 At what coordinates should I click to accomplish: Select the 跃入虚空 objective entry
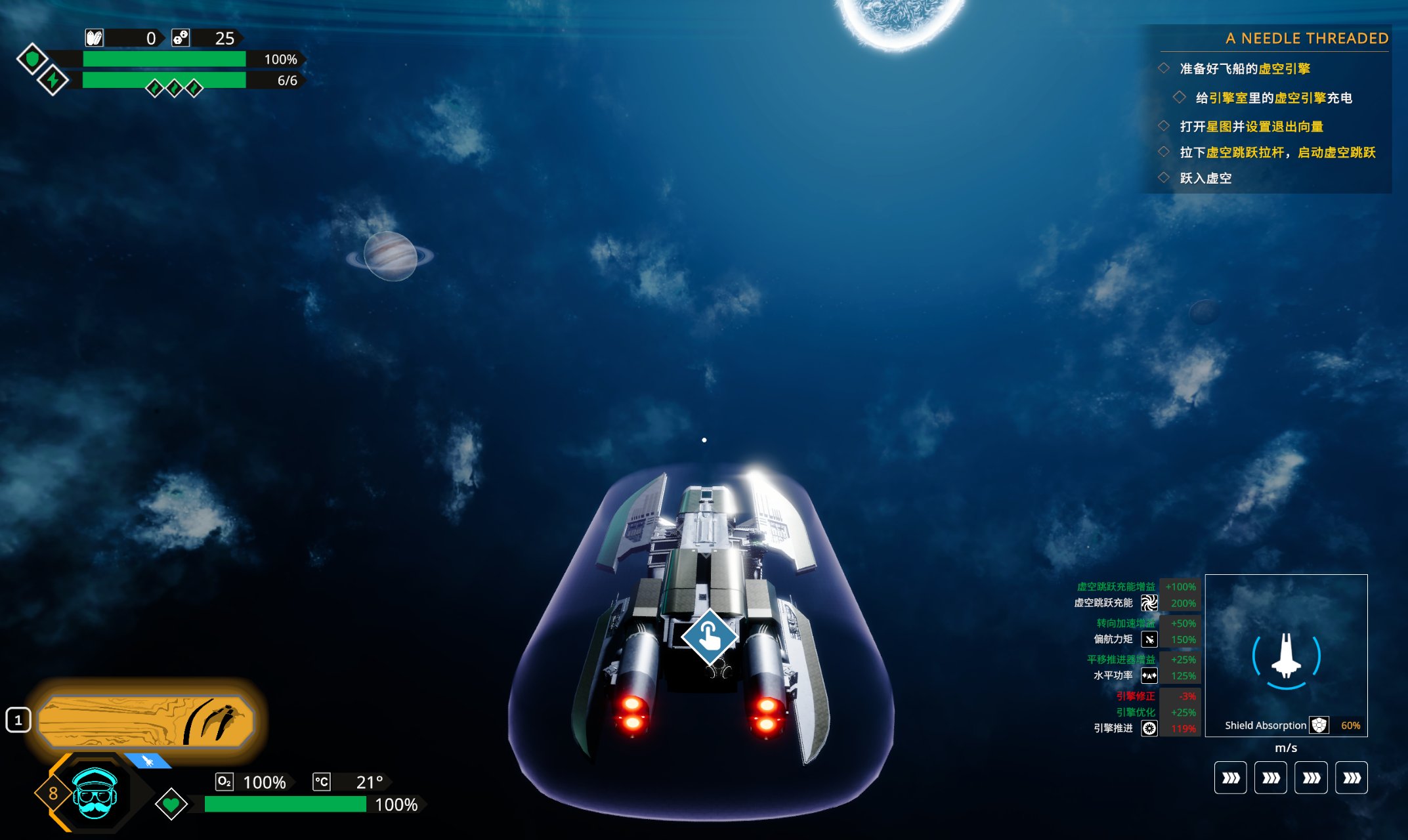pyautogui.click(x=1205, y=178)
